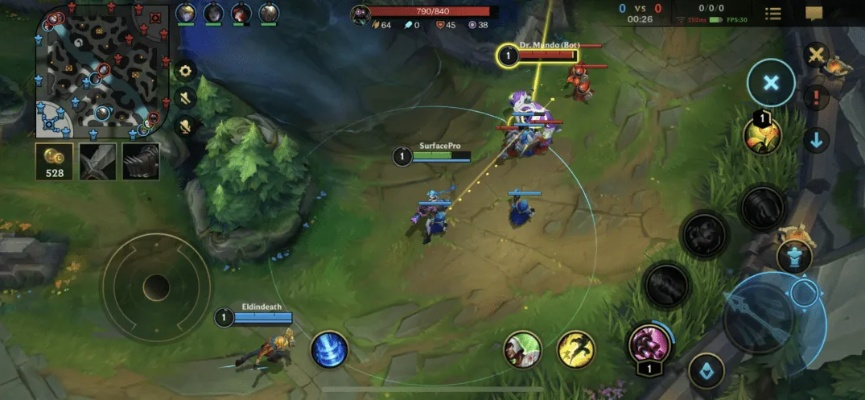865x400 pixels.
Task: Cast the yellow Flash summoner spell
Action: (x=575, y=349)
